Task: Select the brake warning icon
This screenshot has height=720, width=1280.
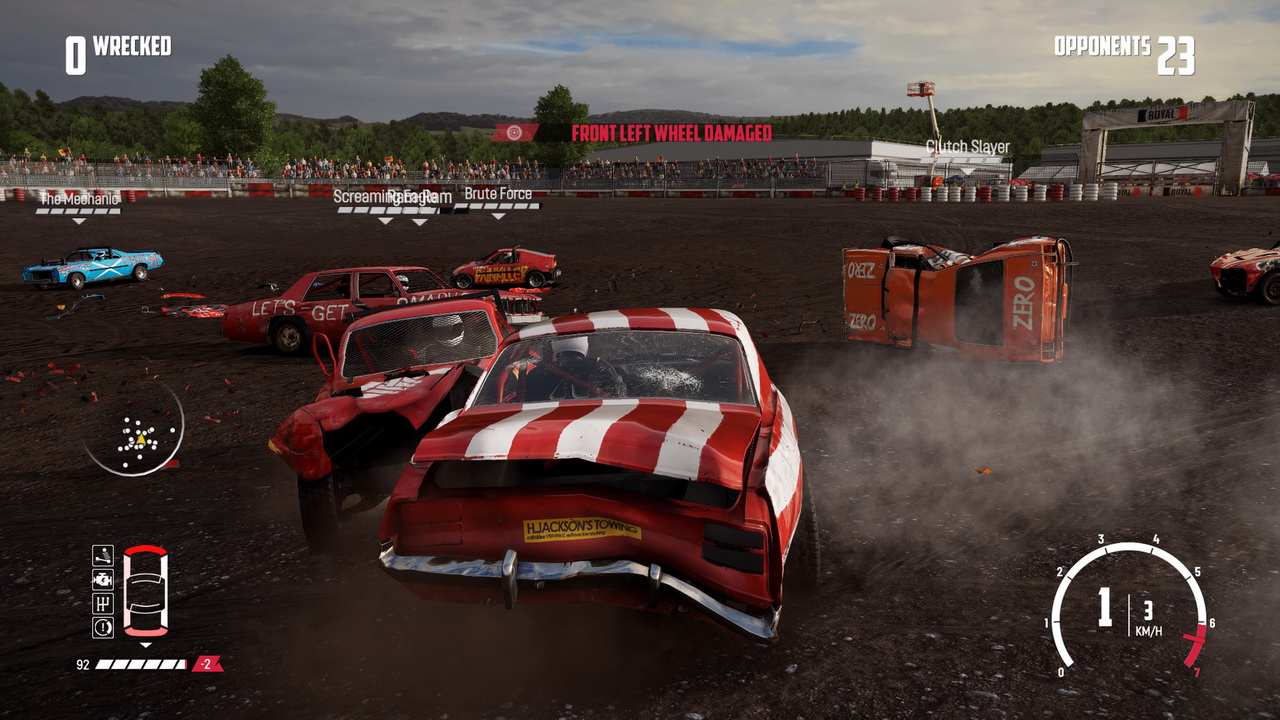Action: 102,627
